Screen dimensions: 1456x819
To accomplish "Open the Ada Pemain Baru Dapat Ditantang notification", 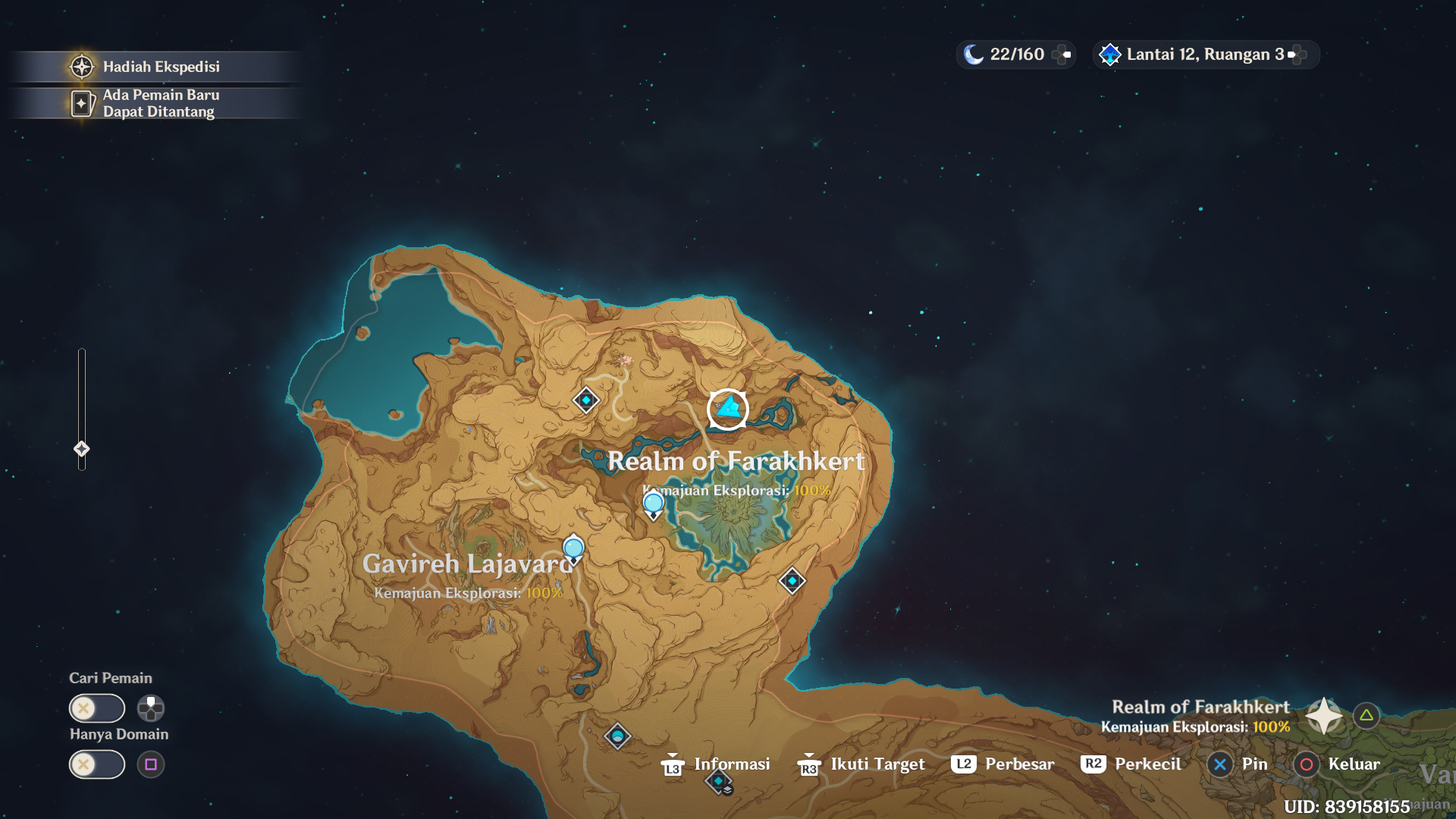I will click(157, 102).
